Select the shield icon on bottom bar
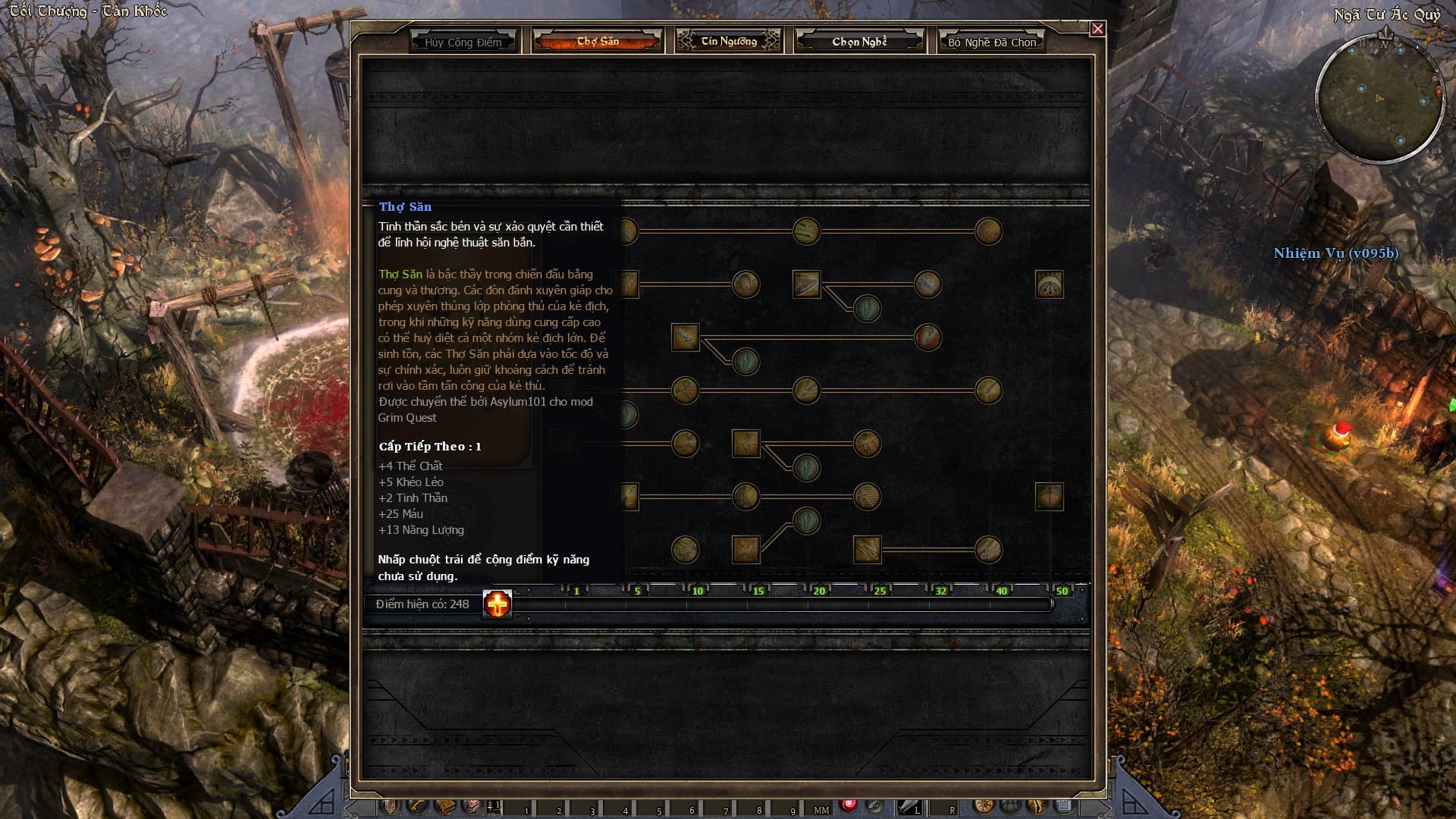Image resolution: width=1456 pixels, height=819 pixels. 391,806
